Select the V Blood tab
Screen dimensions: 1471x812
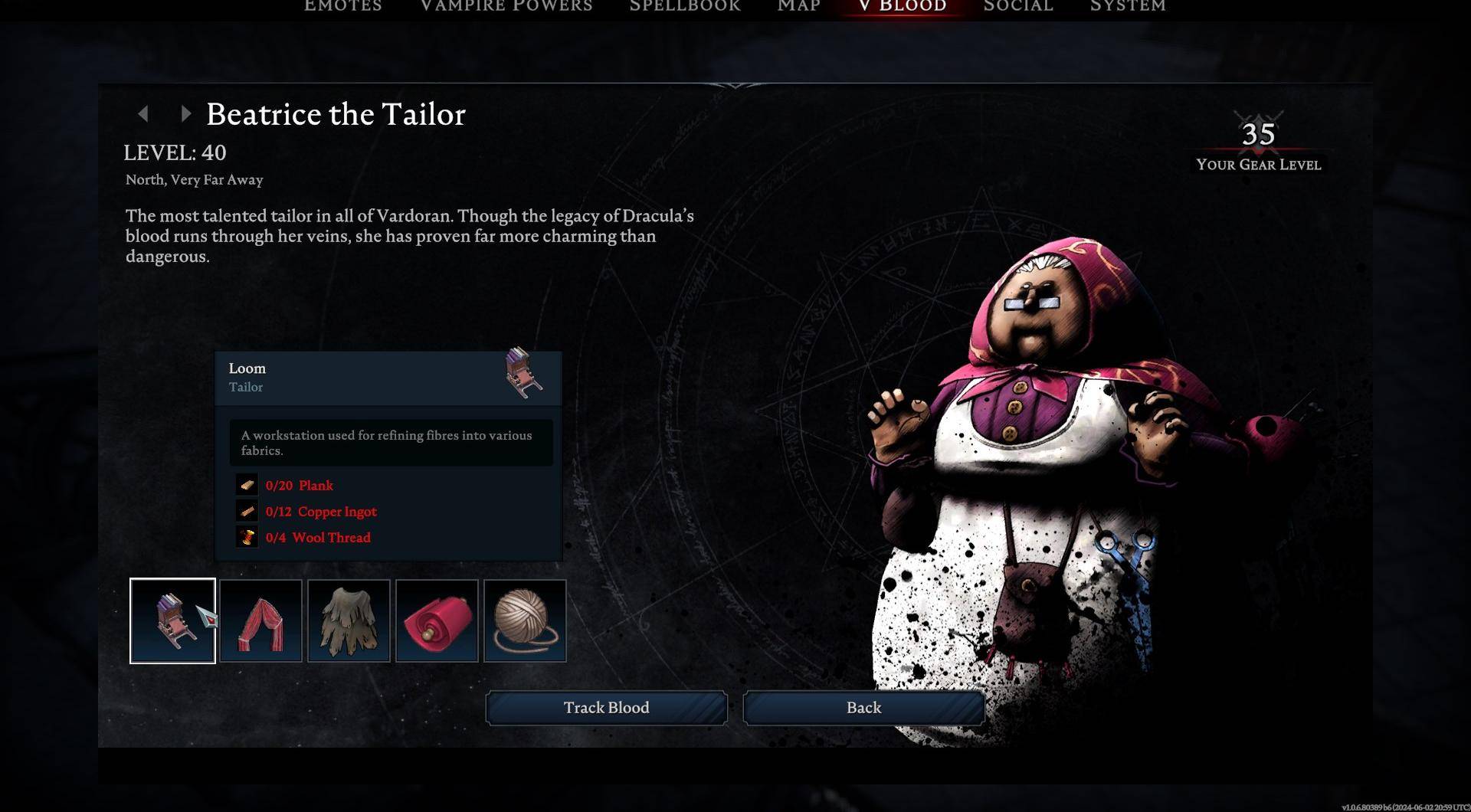903,7
